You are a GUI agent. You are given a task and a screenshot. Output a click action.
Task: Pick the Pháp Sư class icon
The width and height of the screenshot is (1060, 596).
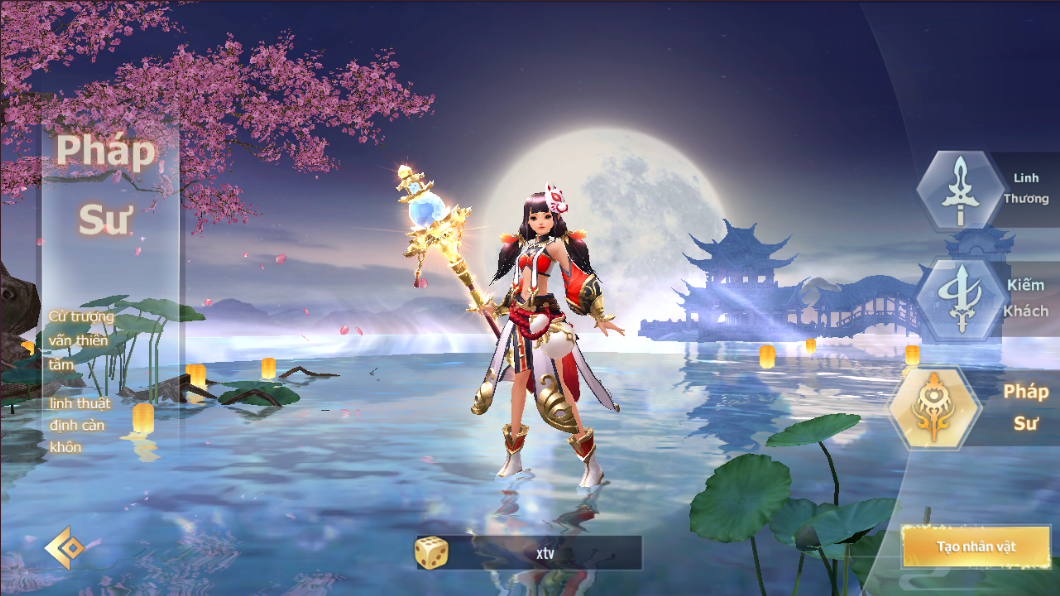tap(935, 408)
